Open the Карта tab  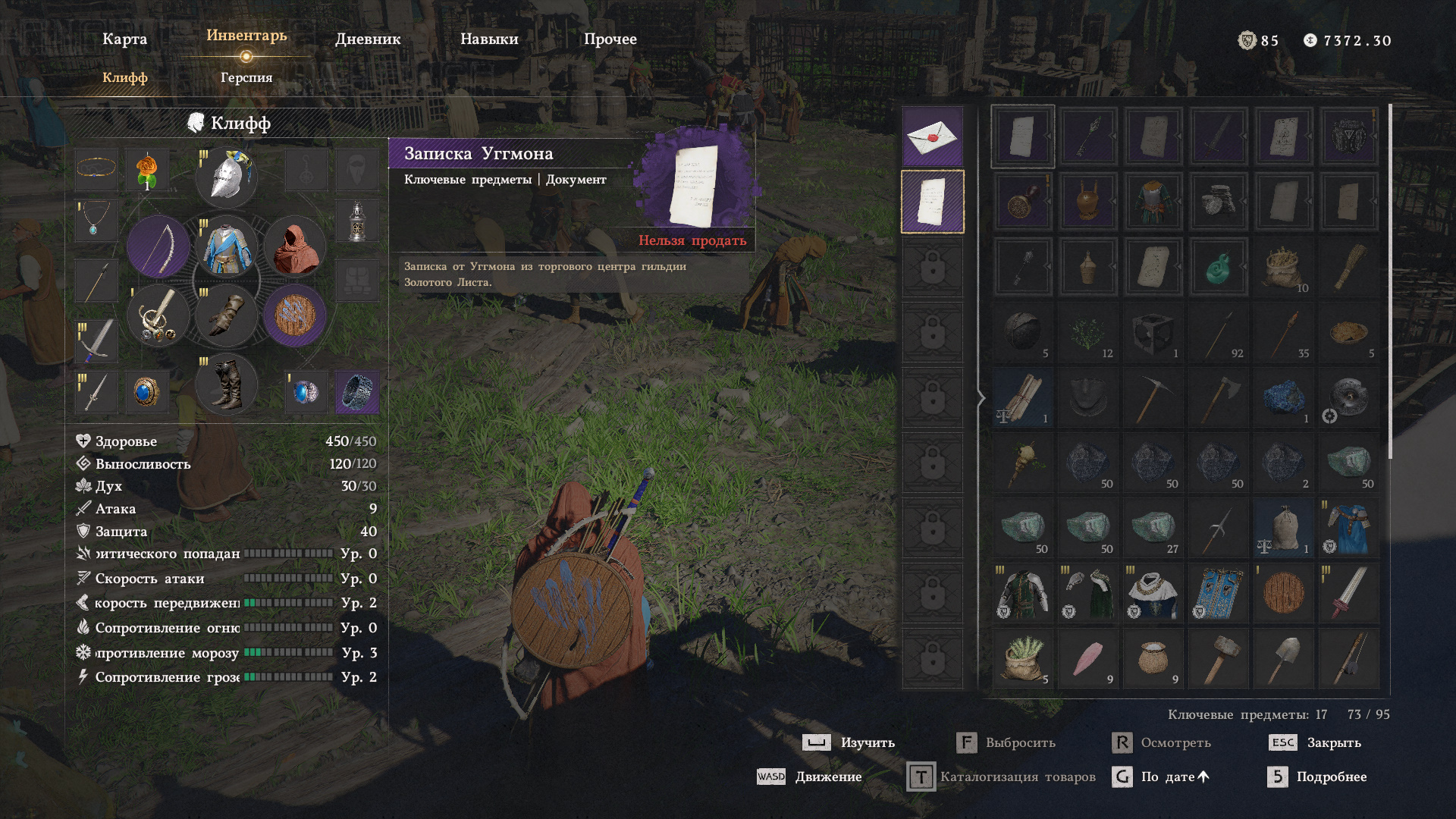point(124,39)
